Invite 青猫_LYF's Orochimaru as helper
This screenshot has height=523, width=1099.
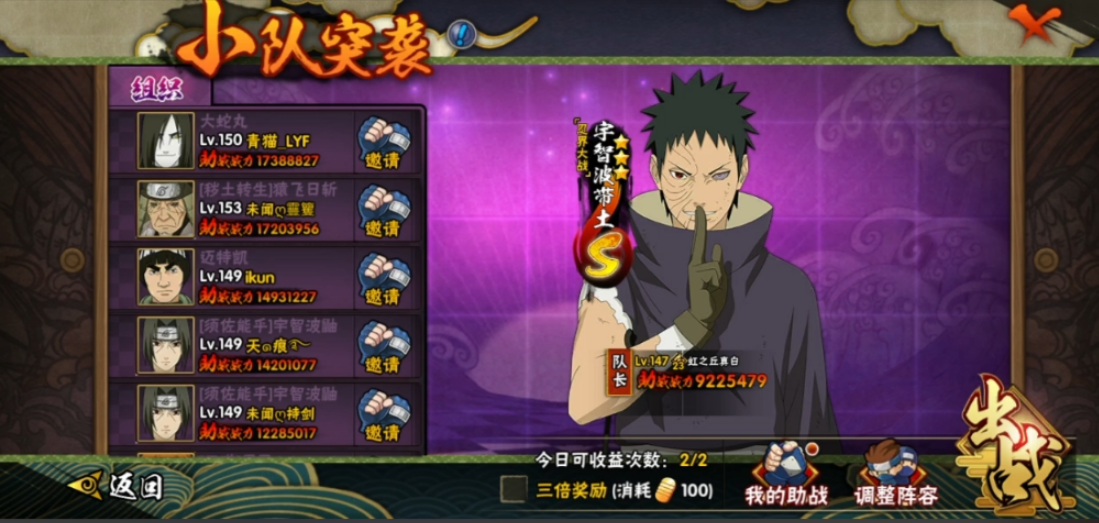point(384,144)
